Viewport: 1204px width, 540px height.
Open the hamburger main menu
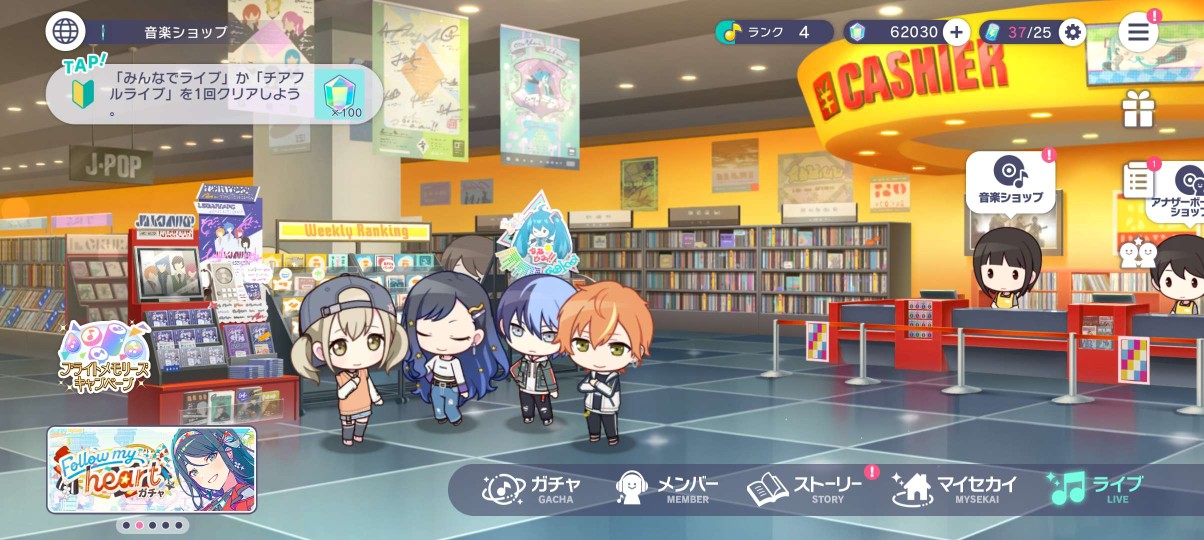tap(1138, 32)
